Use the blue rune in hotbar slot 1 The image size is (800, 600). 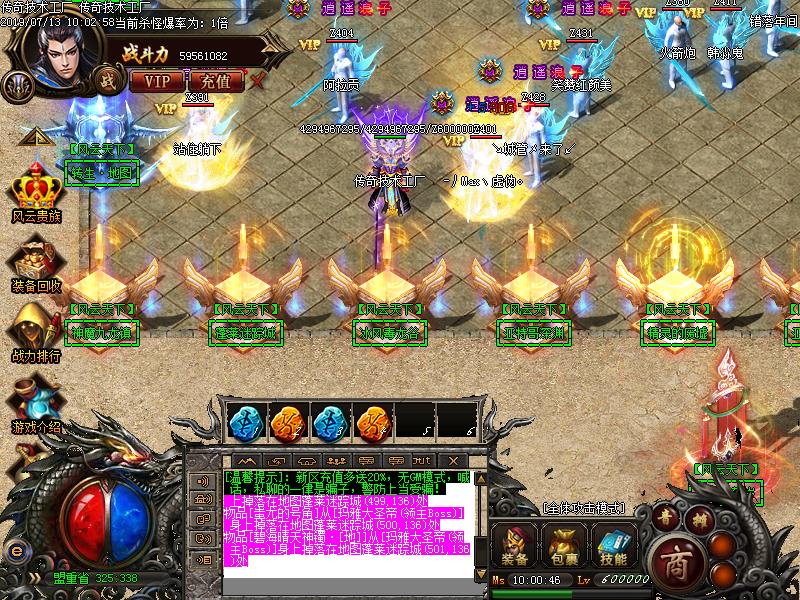coord(243,421)
